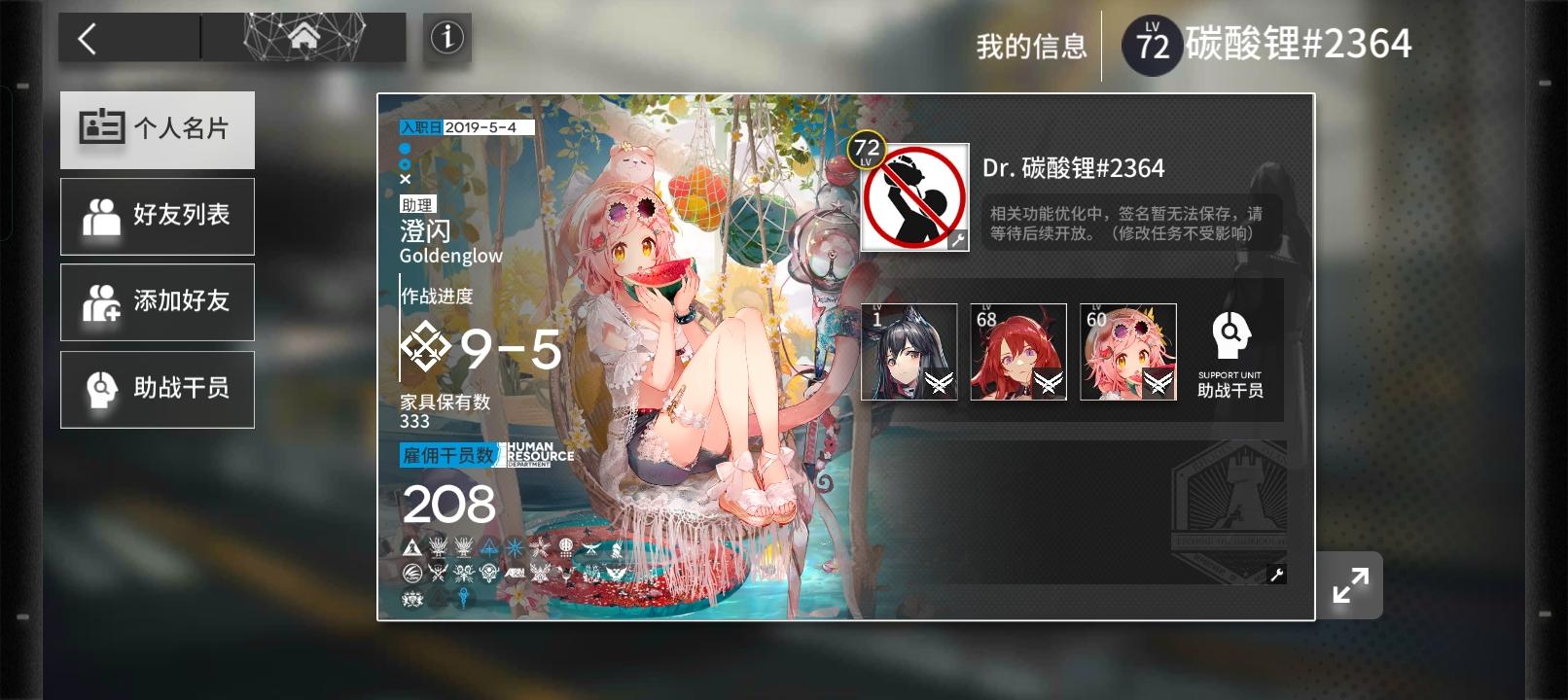Screen dimensions: 1568x700
Task: Toggle the filled blue dot indicator
Action: [x=404, y=148]
